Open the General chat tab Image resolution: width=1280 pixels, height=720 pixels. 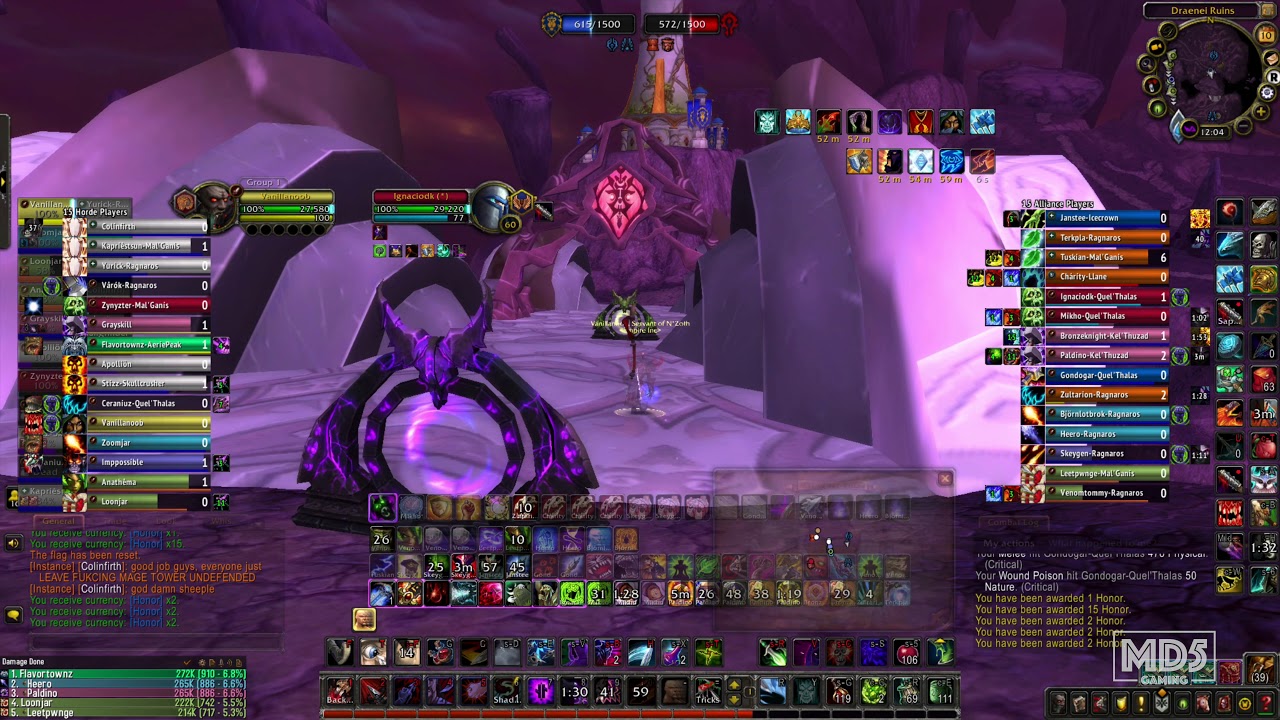58,521
